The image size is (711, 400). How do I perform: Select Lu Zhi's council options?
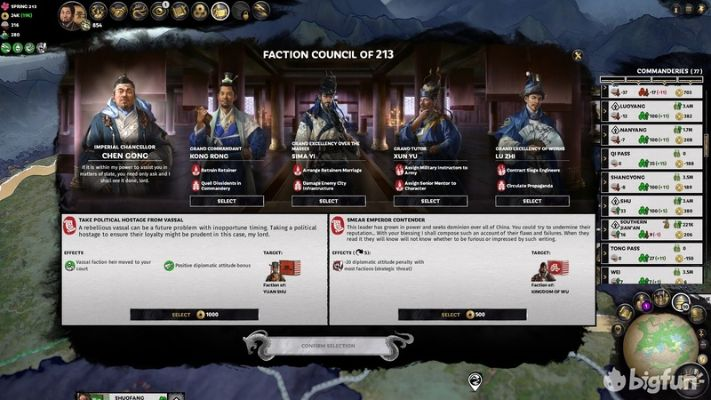tap(532, 201)
